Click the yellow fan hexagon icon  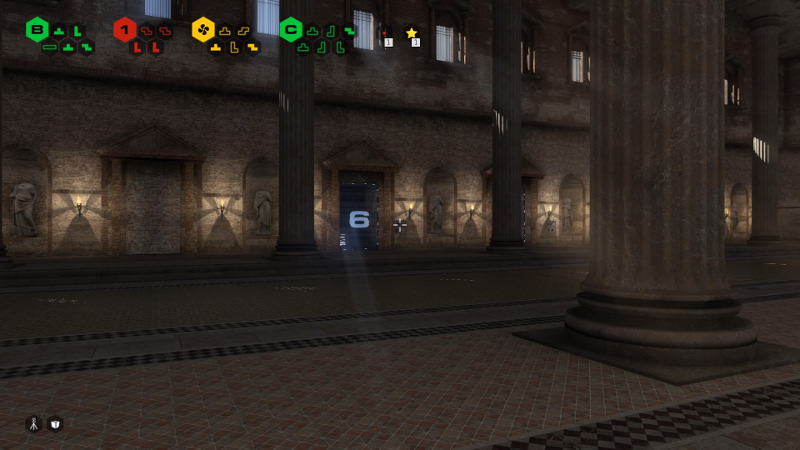pyautogui.click(x=203, y=30)
